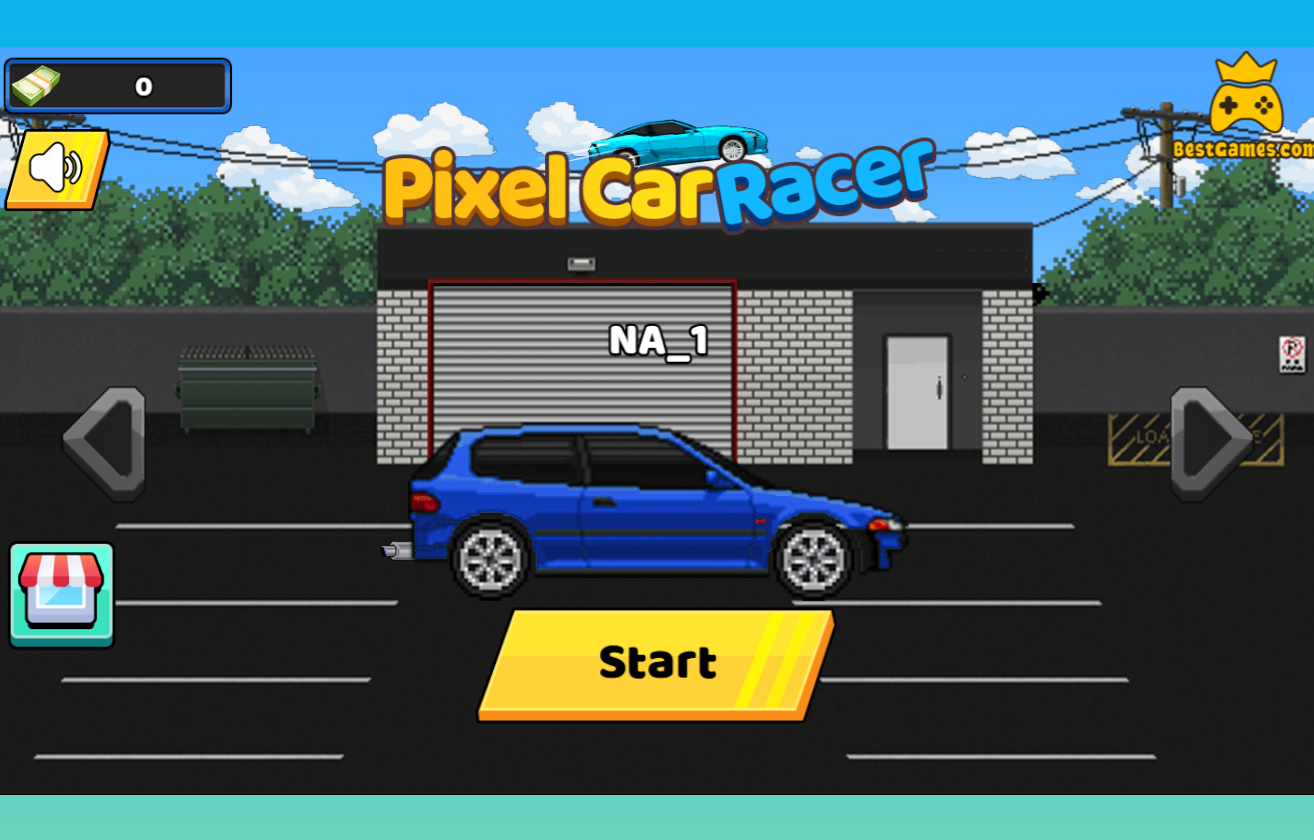Click the Pixel Car Racer logo

click(660, 190)
